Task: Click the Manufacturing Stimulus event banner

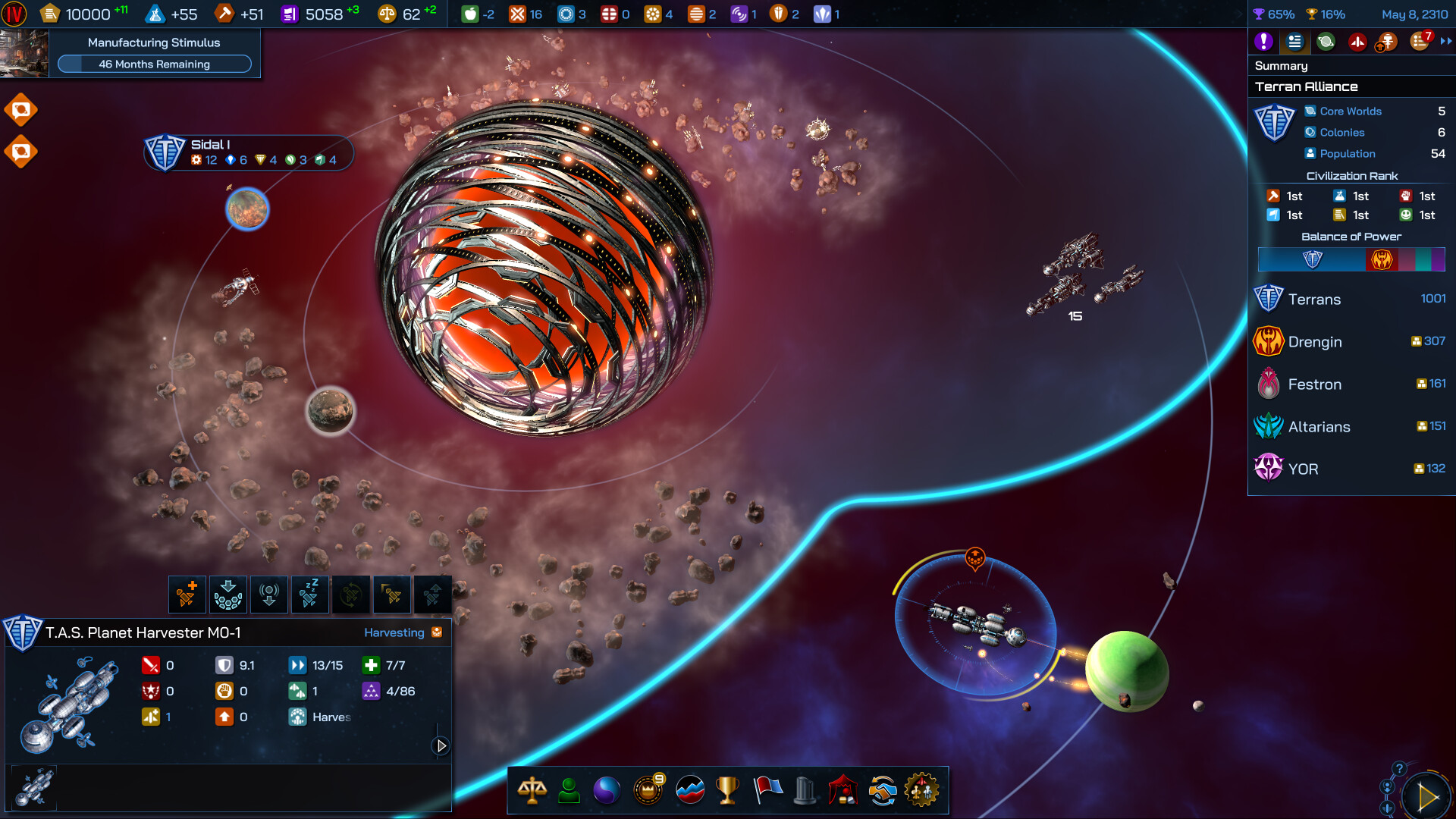Action: [154, 53]
